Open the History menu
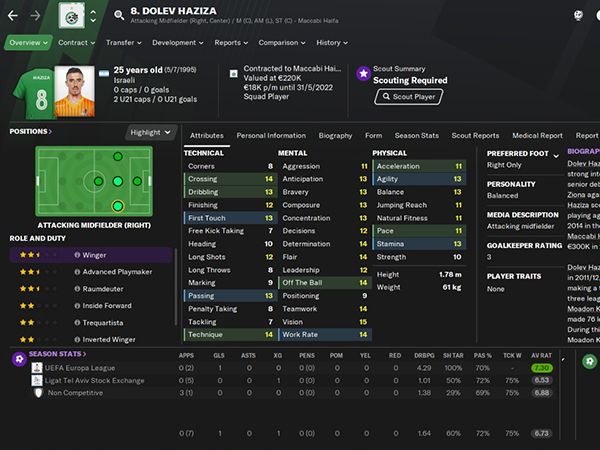600x450 pixels. tap(331, 43)
